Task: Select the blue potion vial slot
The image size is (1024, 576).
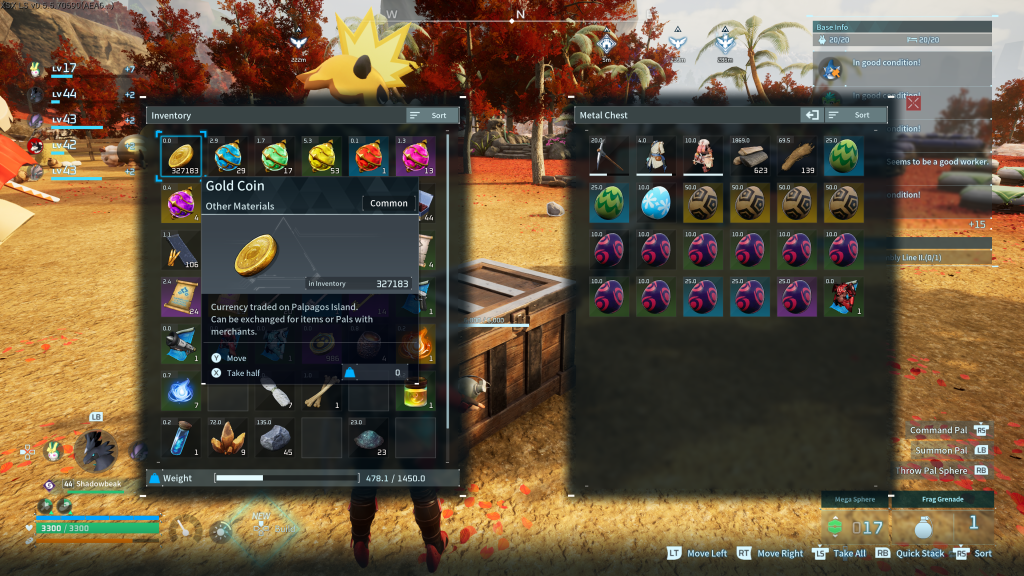Action: coord(181,437)
